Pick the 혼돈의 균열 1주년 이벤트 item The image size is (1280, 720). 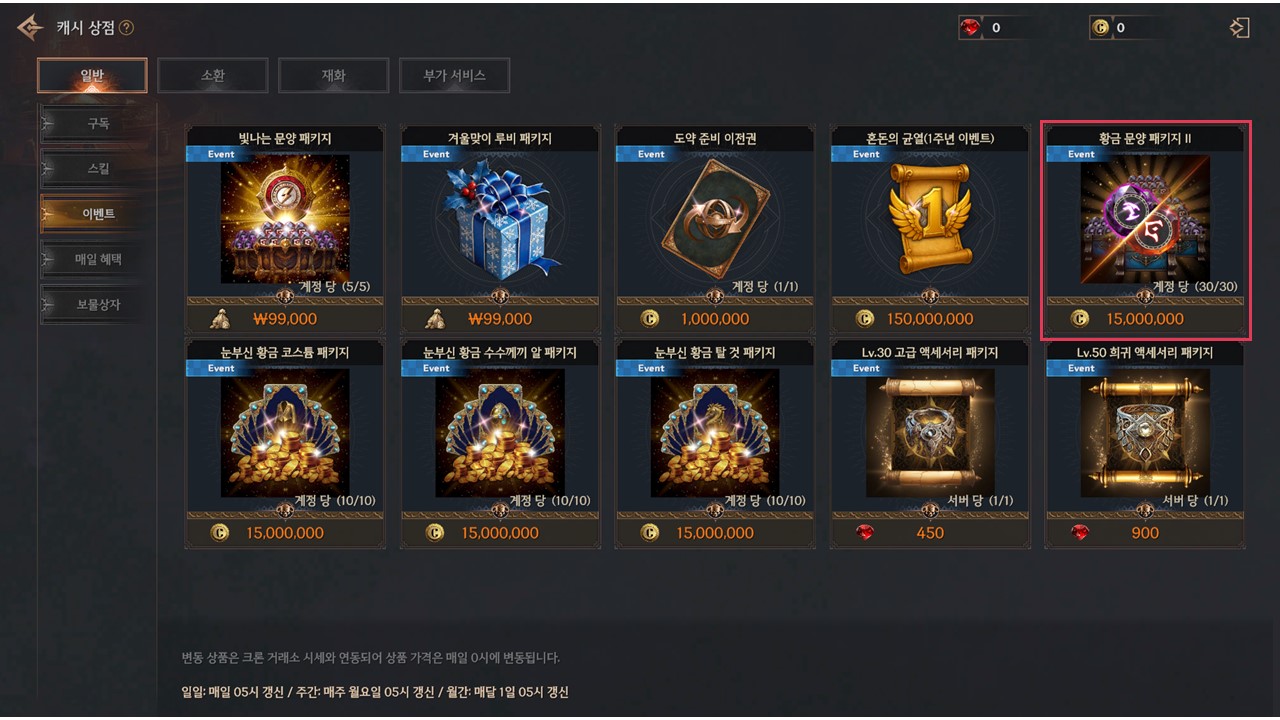click(x=930, y=220)
